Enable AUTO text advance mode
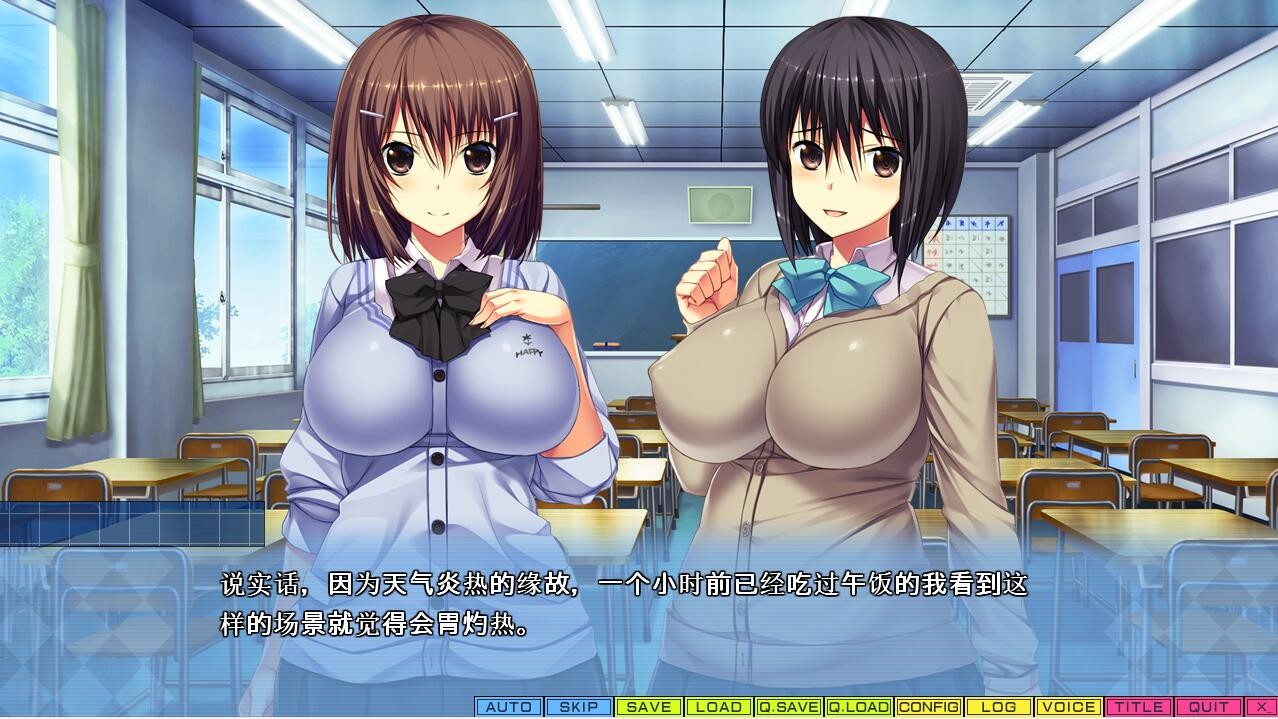 point(509,707)
